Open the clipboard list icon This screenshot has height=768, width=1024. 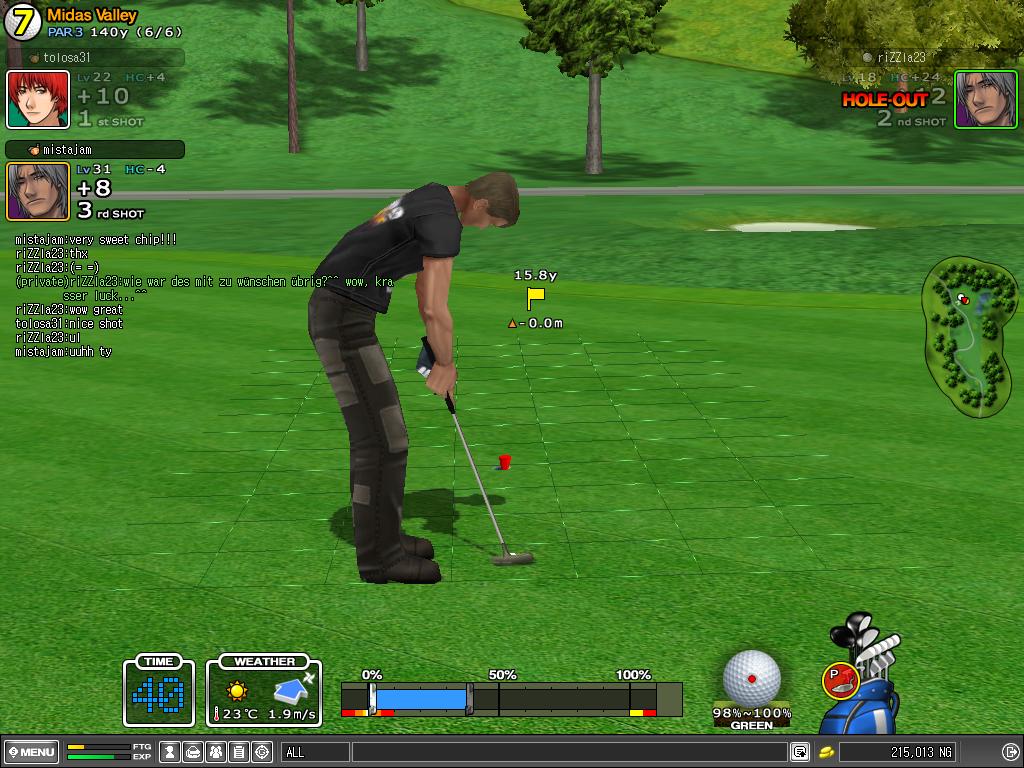[239, 752]
